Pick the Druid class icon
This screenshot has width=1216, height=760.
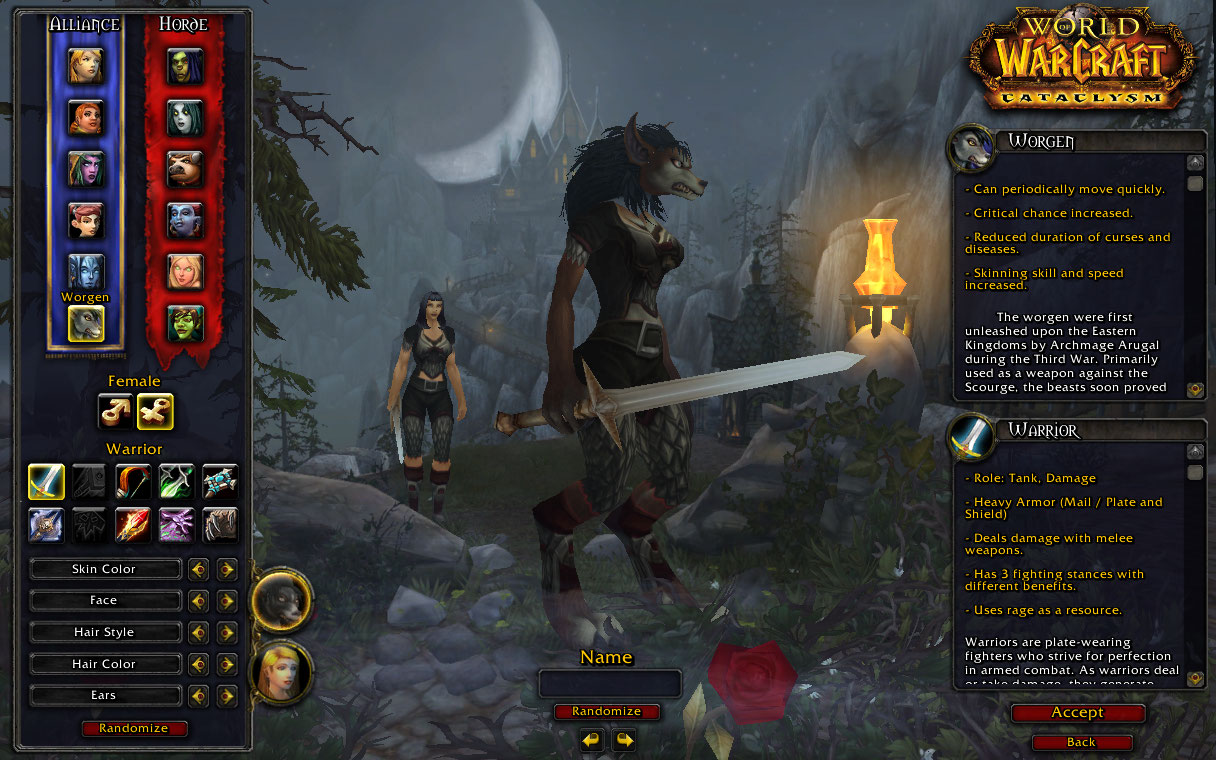point(220,525)
